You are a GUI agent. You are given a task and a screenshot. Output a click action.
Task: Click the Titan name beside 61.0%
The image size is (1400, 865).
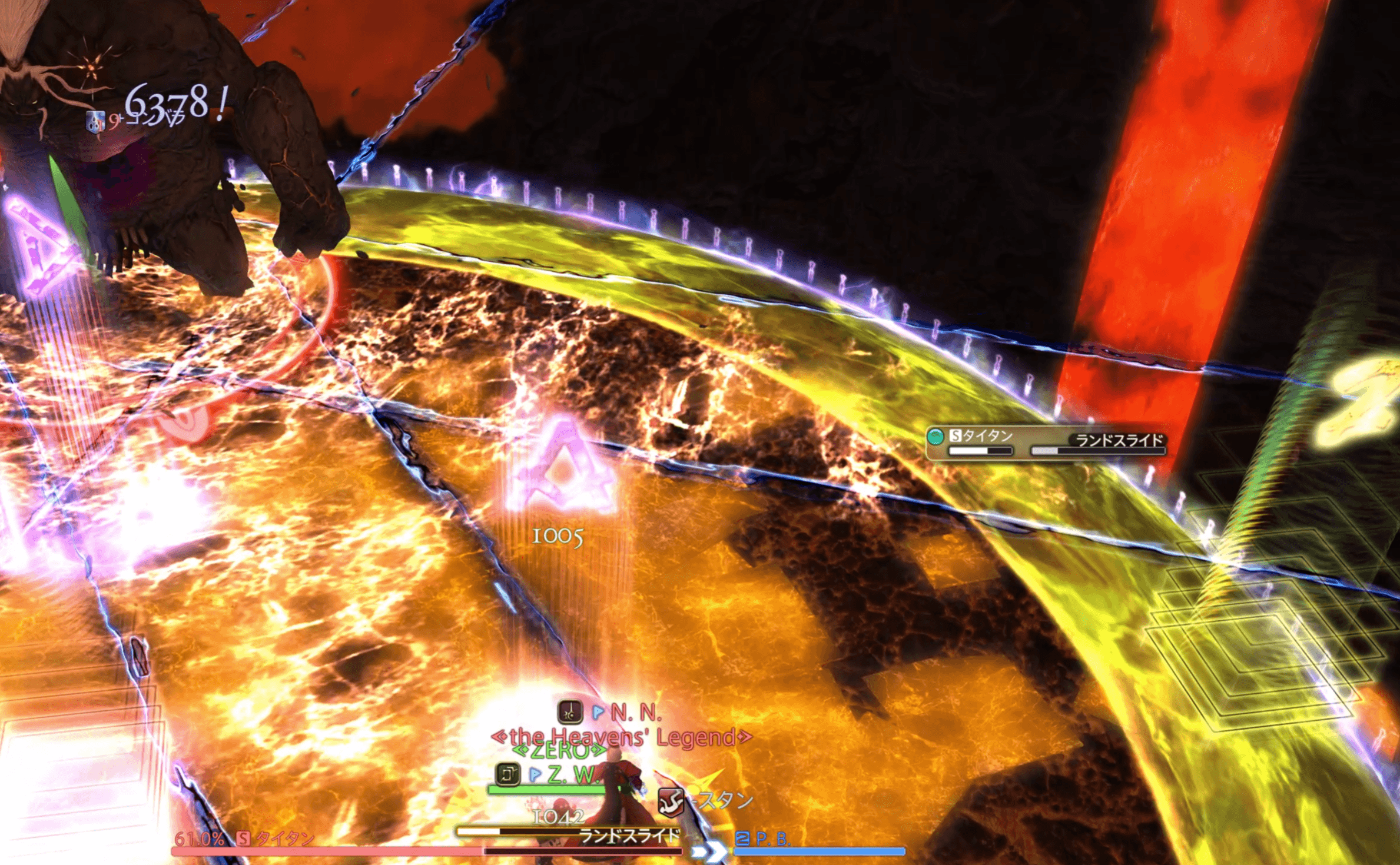pyautogui.click(x=284, y=838)
